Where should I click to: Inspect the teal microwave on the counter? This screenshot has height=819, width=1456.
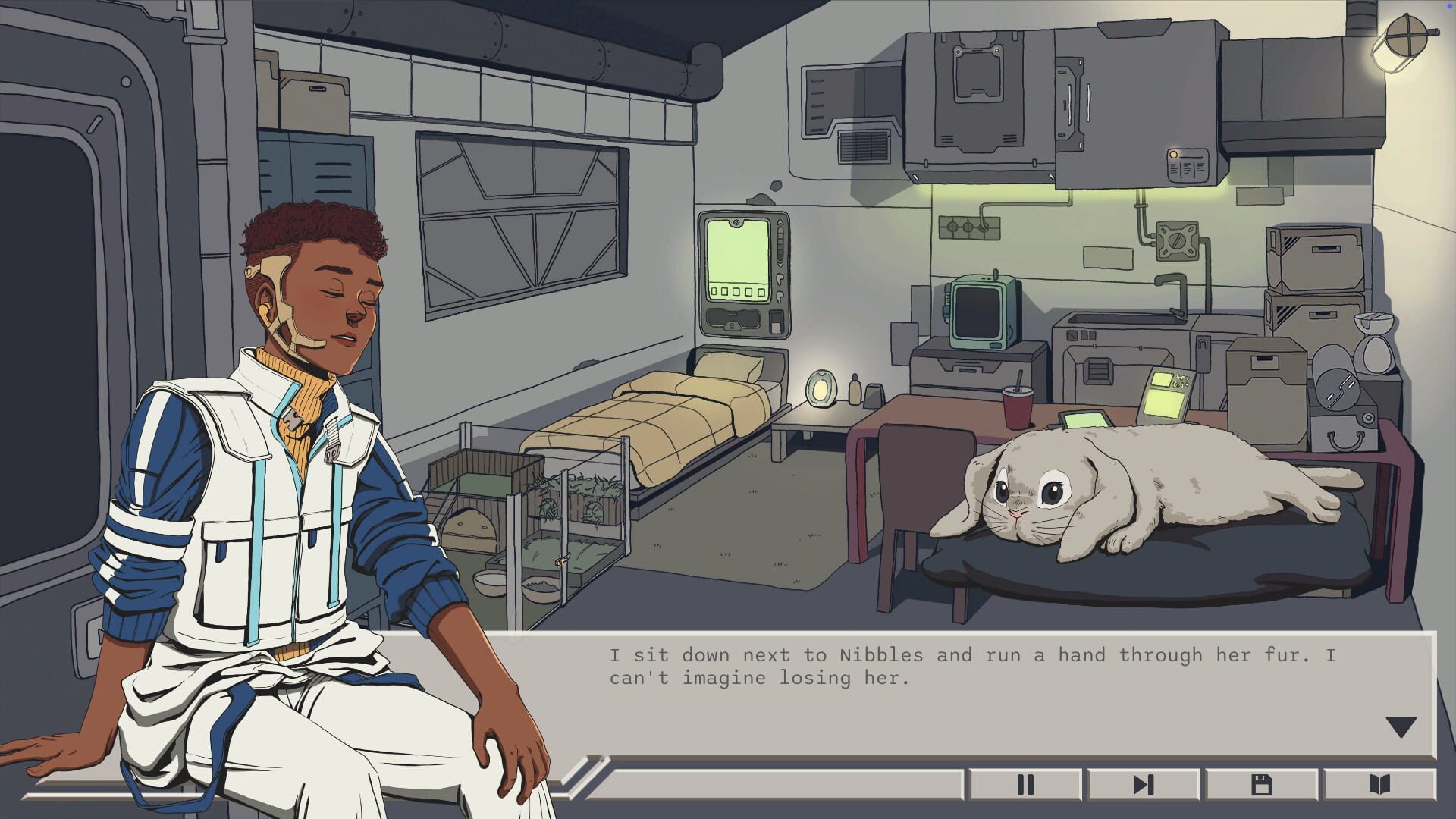pos(981,311)
